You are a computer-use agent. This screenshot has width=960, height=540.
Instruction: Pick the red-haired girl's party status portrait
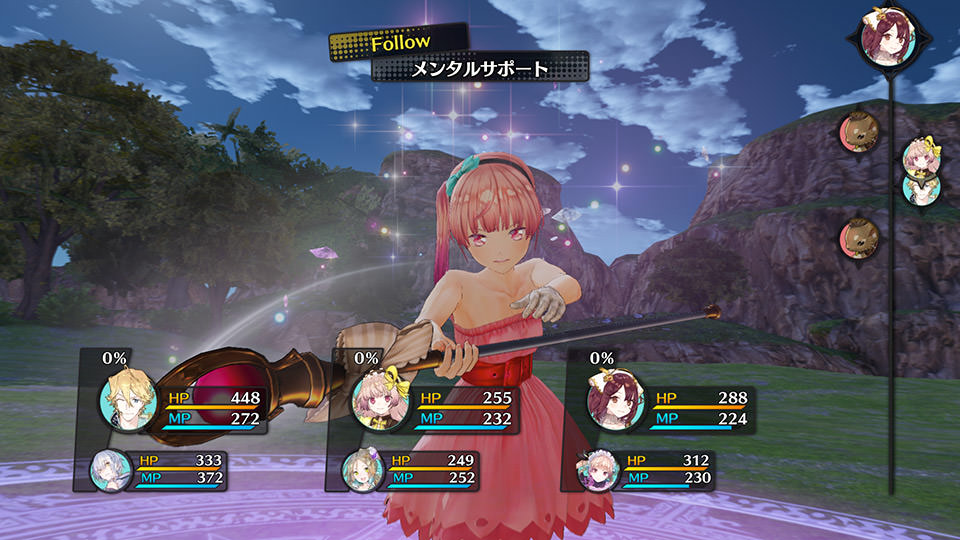(x=613, y=402)
